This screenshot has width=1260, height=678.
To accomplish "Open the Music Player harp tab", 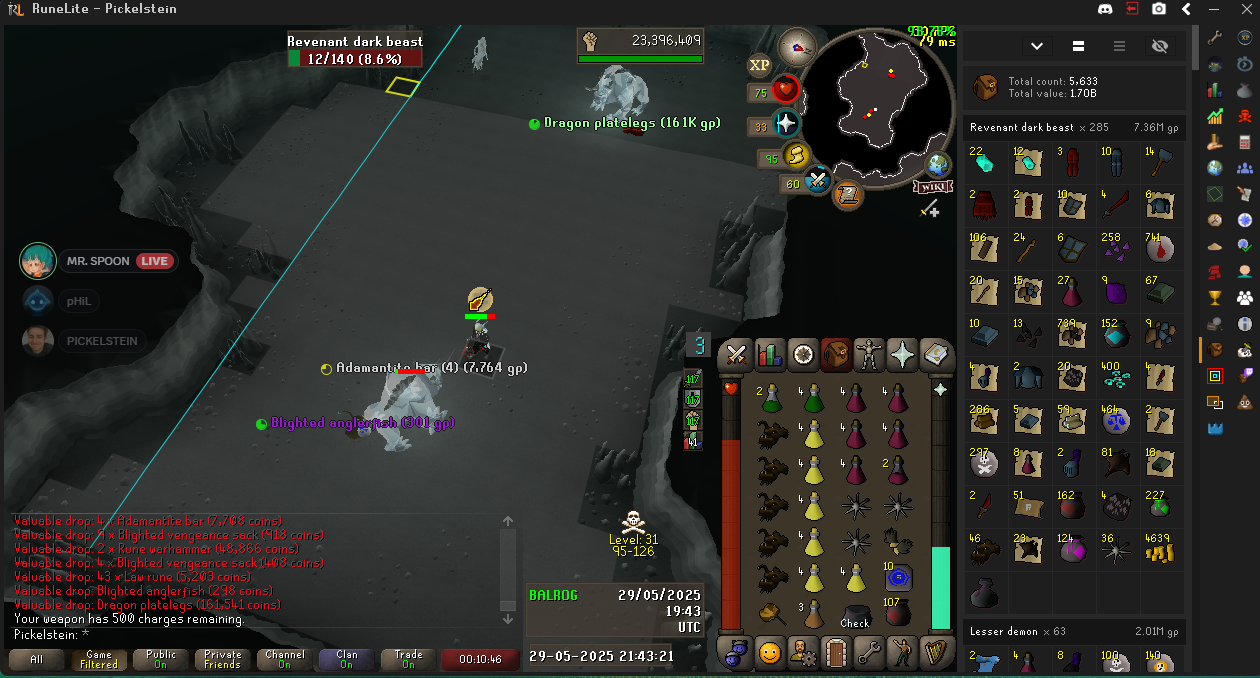I will tap(936, 654).
